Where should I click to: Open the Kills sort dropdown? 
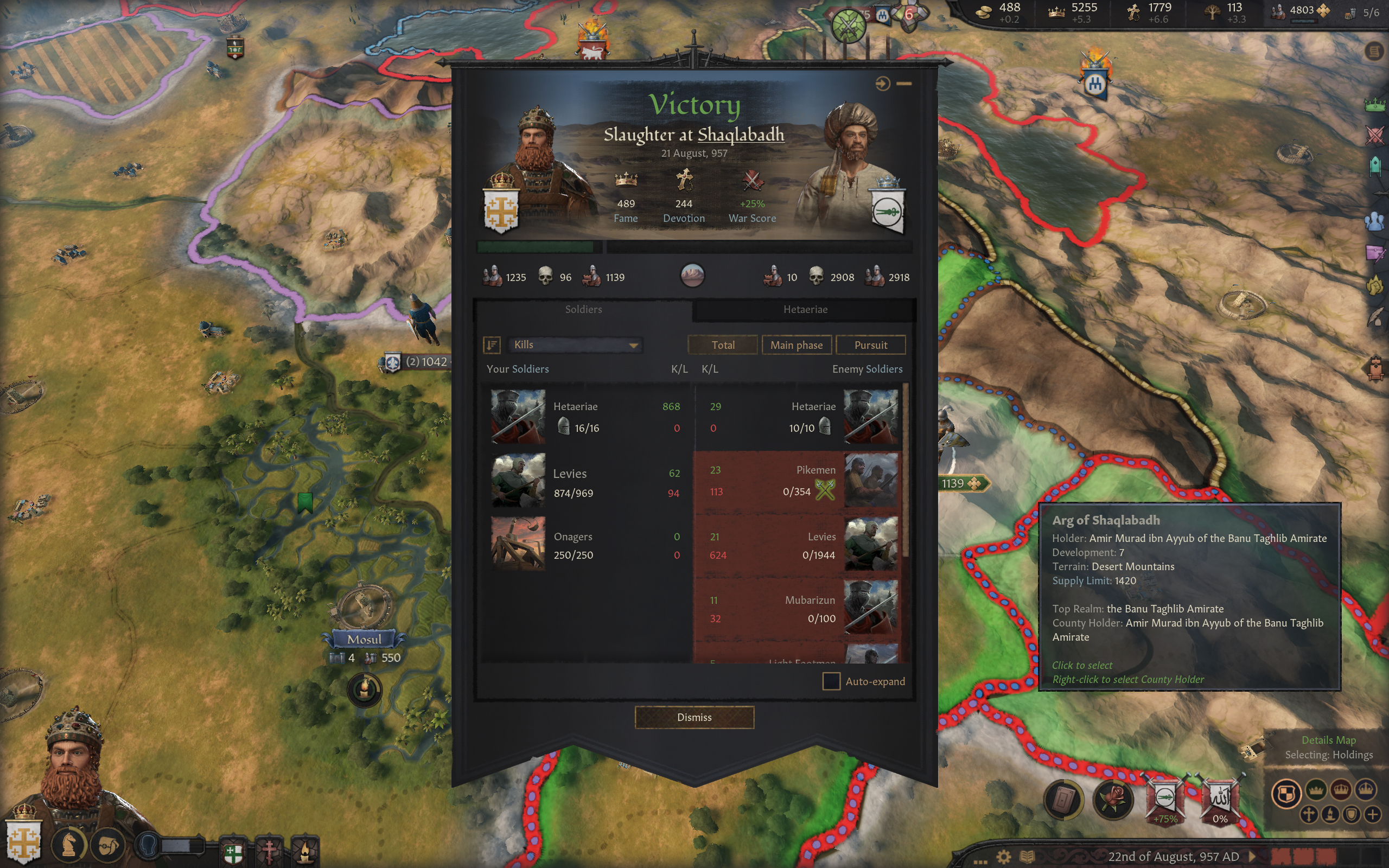point(575,344)
